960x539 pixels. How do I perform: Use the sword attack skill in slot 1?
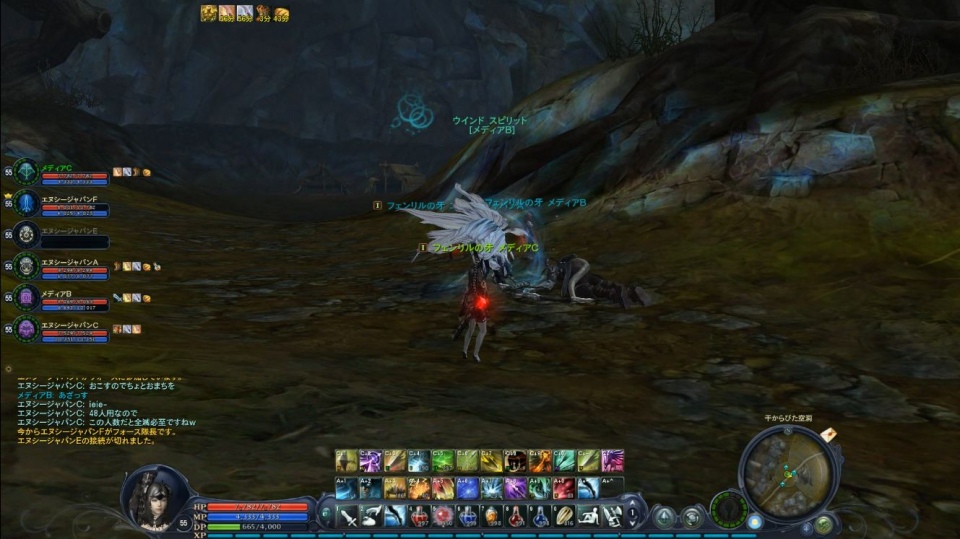tap(348, 516)
